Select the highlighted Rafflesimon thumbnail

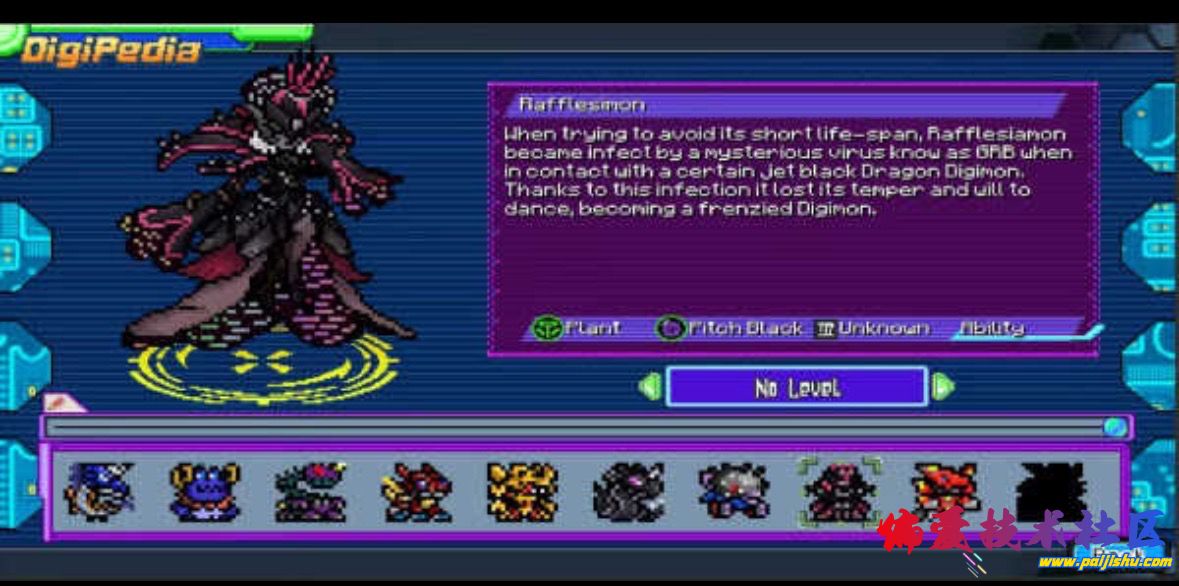(840, 491)
